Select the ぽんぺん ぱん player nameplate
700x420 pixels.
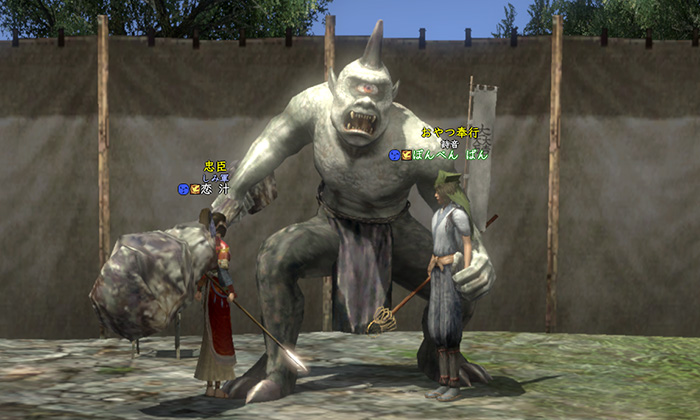click(x=450, y=155)
